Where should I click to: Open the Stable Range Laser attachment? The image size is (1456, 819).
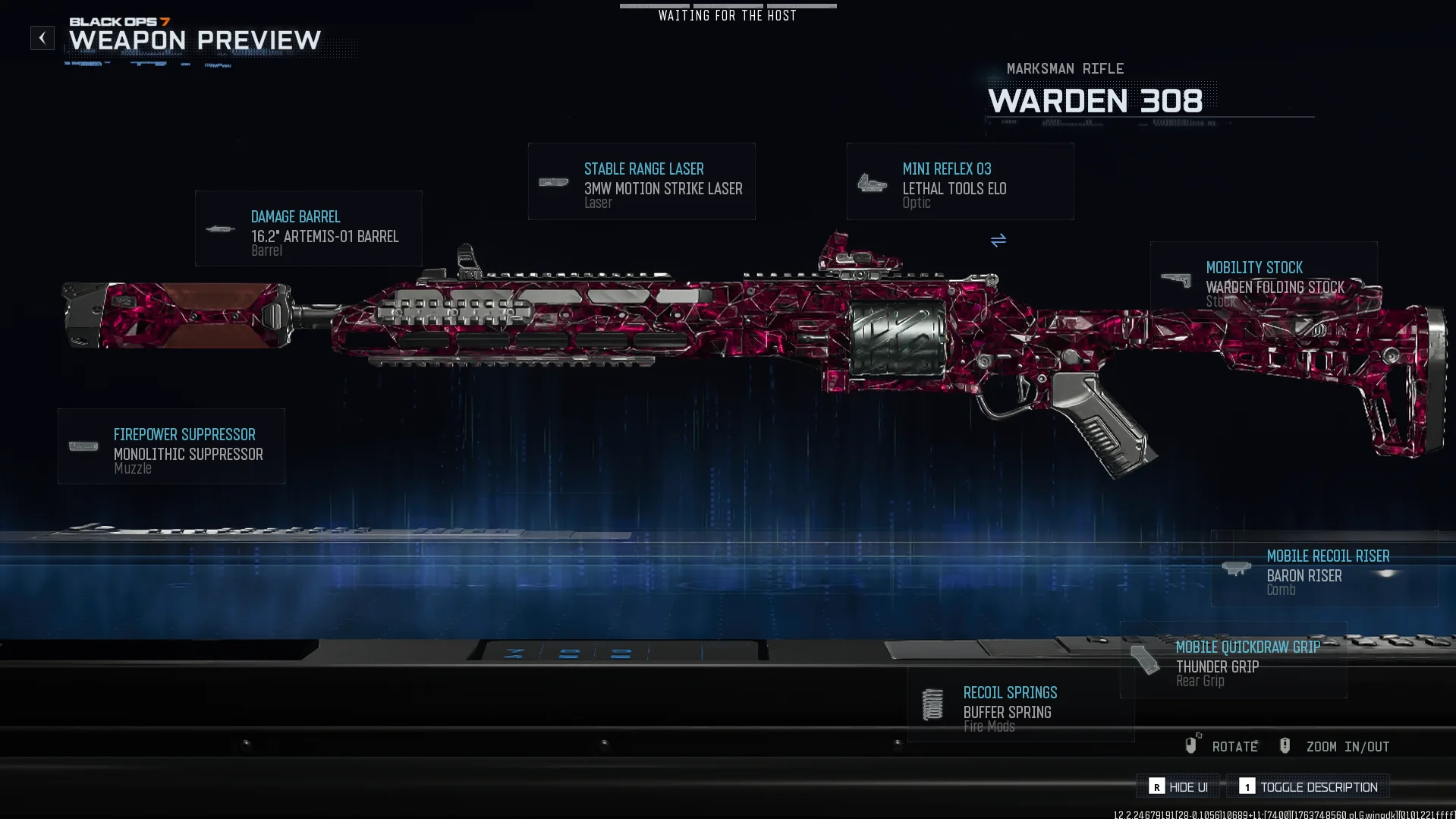point(641,182)
